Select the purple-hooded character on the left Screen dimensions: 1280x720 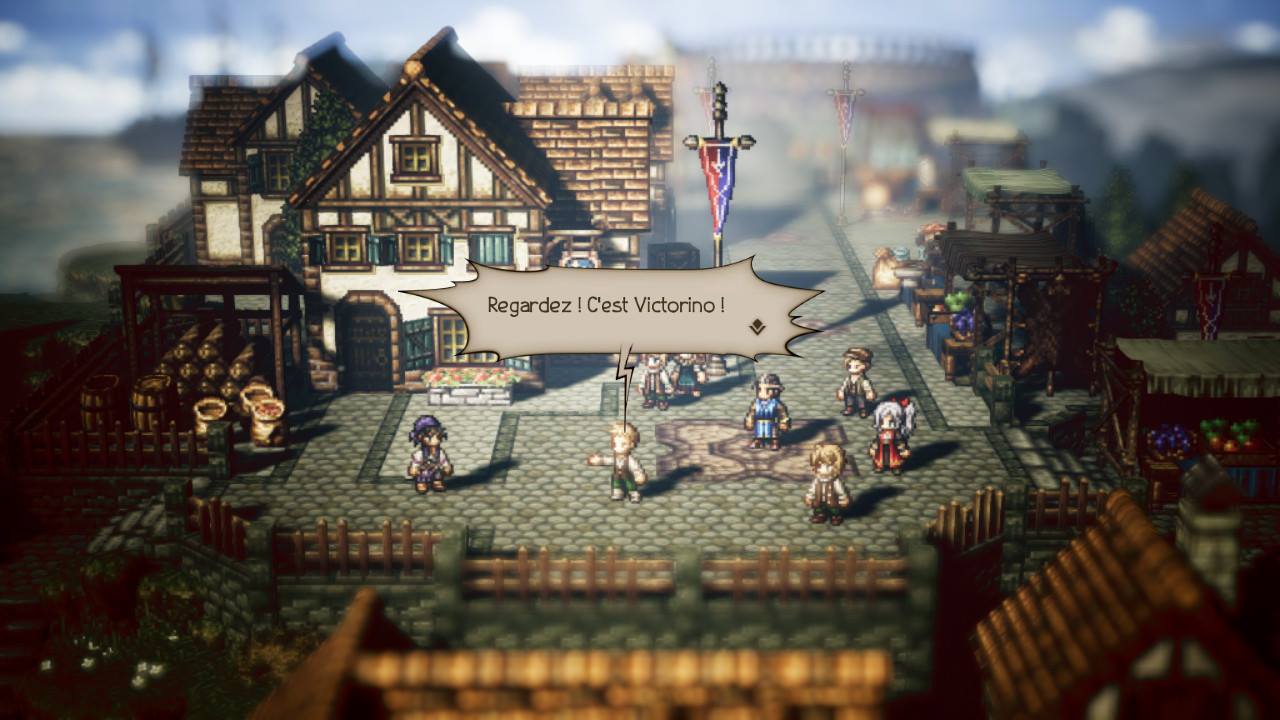pyautogui.click(x=428, y=450)
